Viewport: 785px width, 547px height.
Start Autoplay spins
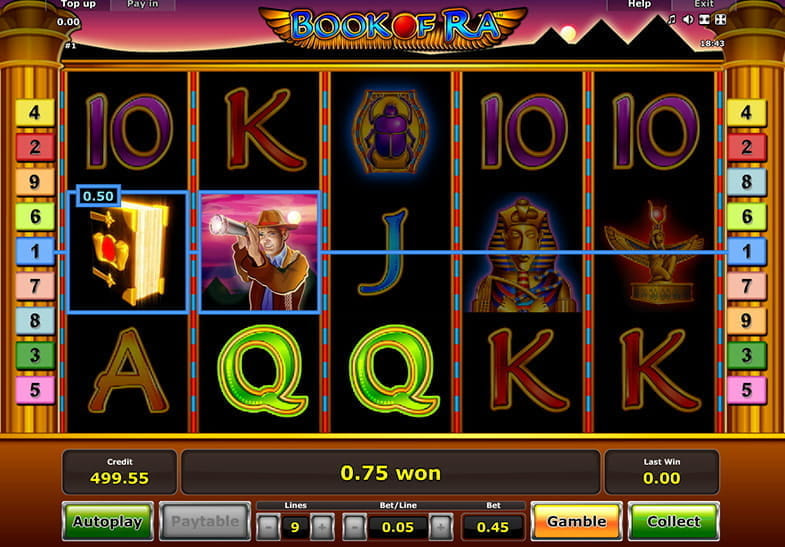(x=108, y=522)
